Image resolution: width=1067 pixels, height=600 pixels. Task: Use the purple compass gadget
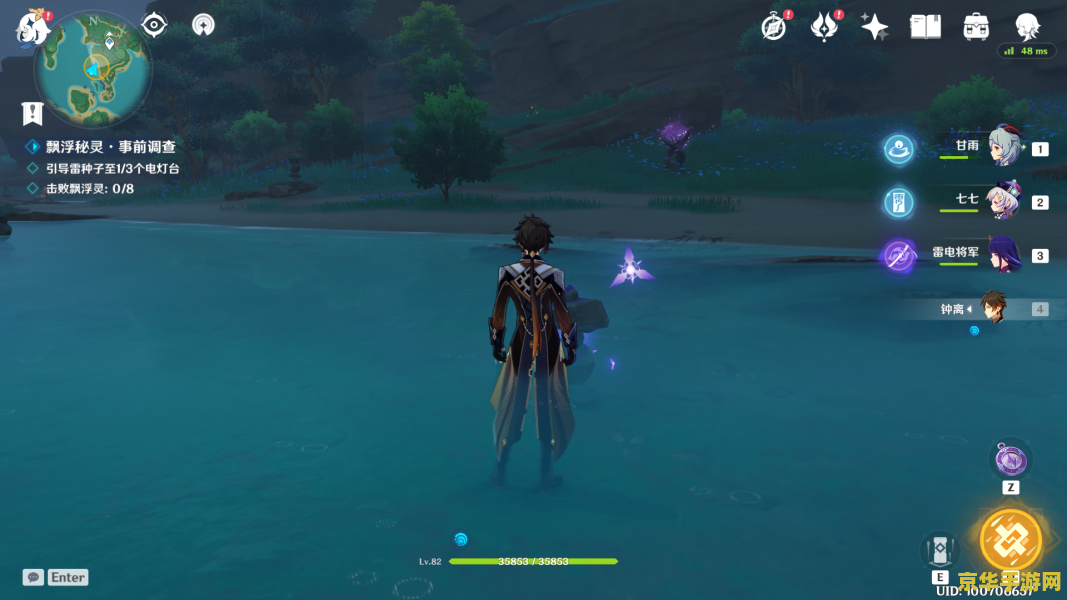(1010, 460)
